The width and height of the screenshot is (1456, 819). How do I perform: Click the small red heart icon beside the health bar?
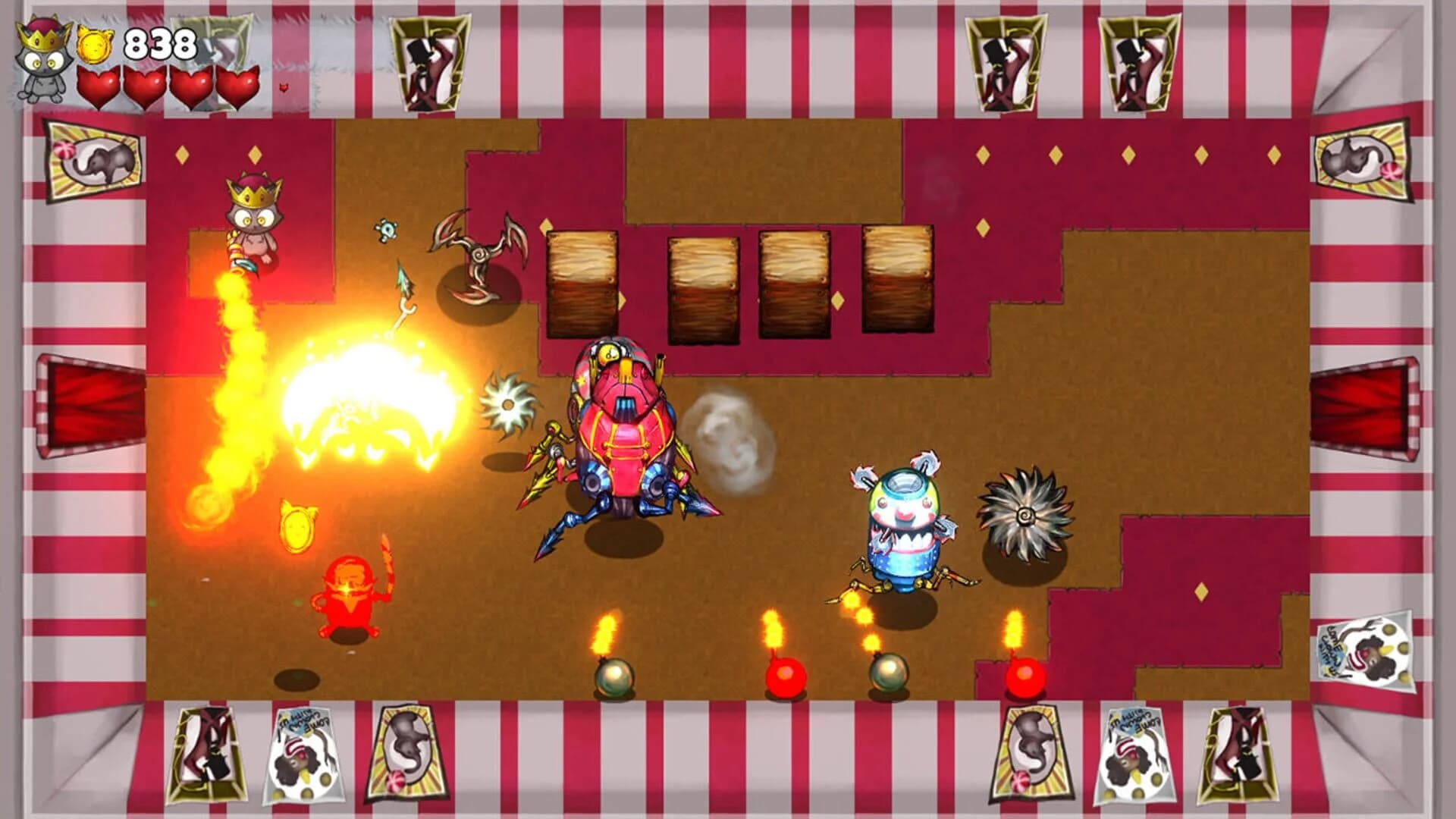pos(284,89)
